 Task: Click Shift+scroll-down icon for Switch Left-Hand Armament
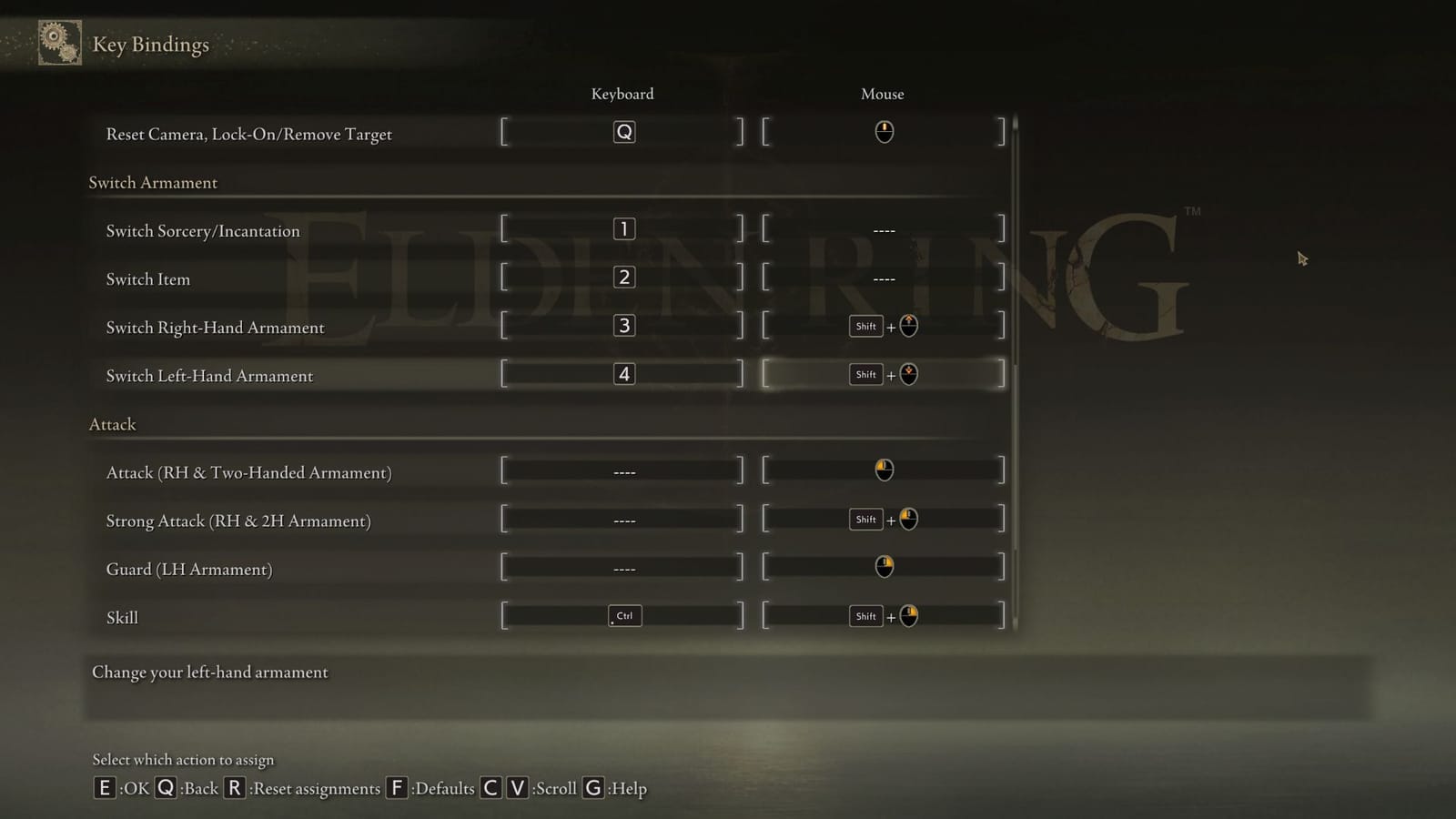tap(883, 373)
